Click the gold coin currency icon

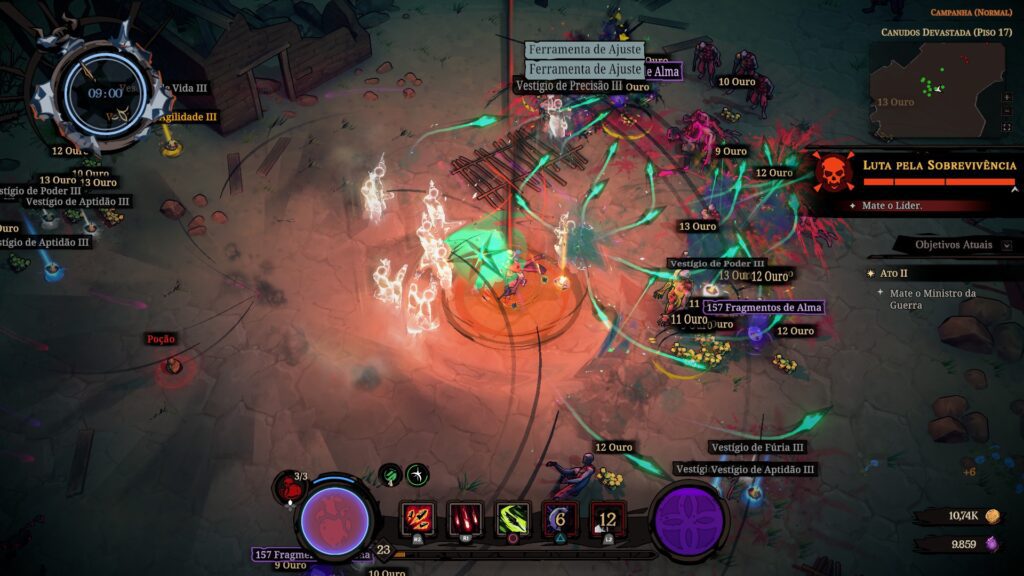click(x=993, y=516)
